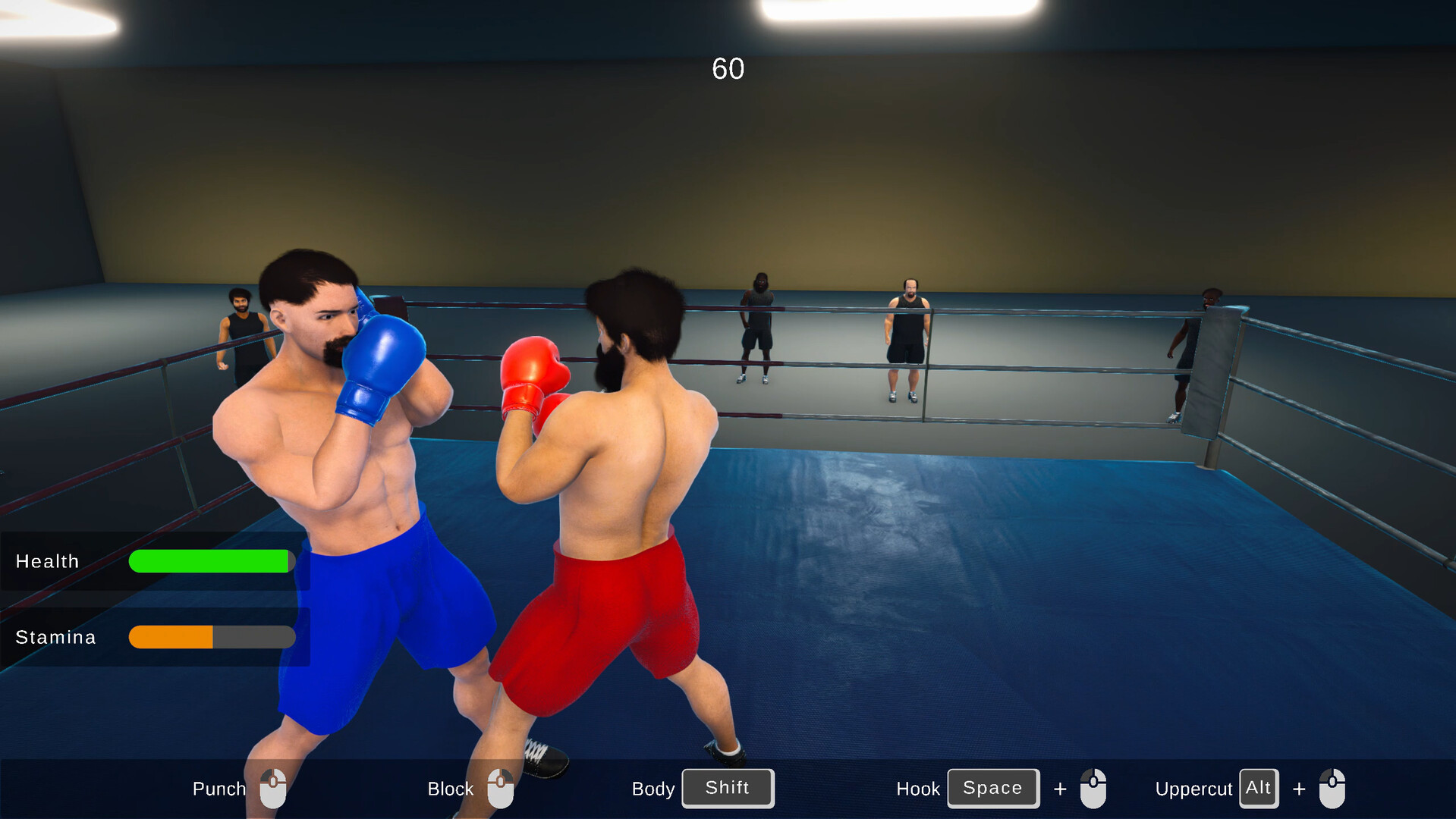
Task: Click the orange Stamina bar
Action: pyautogui.click(x=171, y=637)
